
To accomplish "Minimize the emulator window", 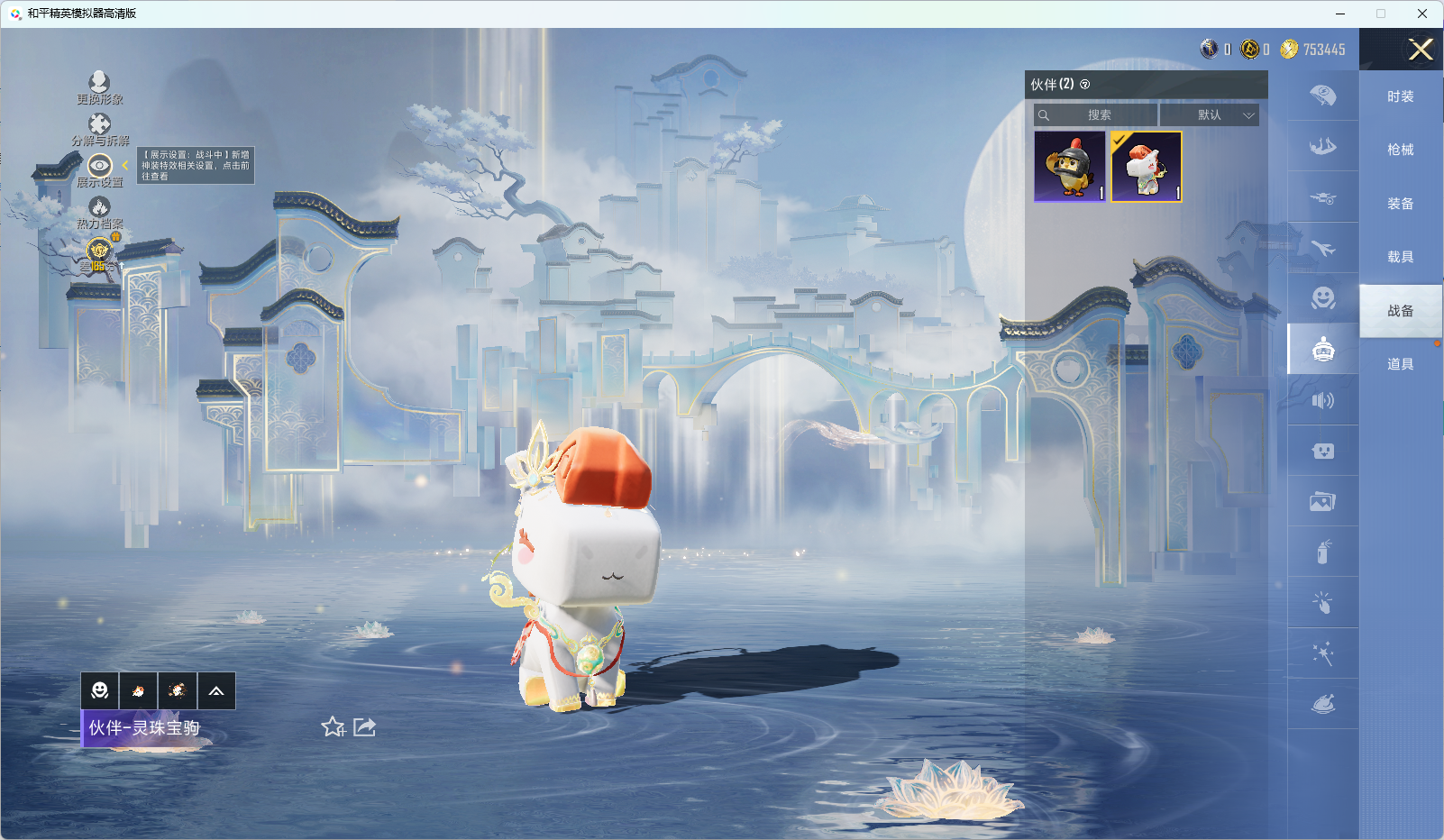I will [1340, 14].
